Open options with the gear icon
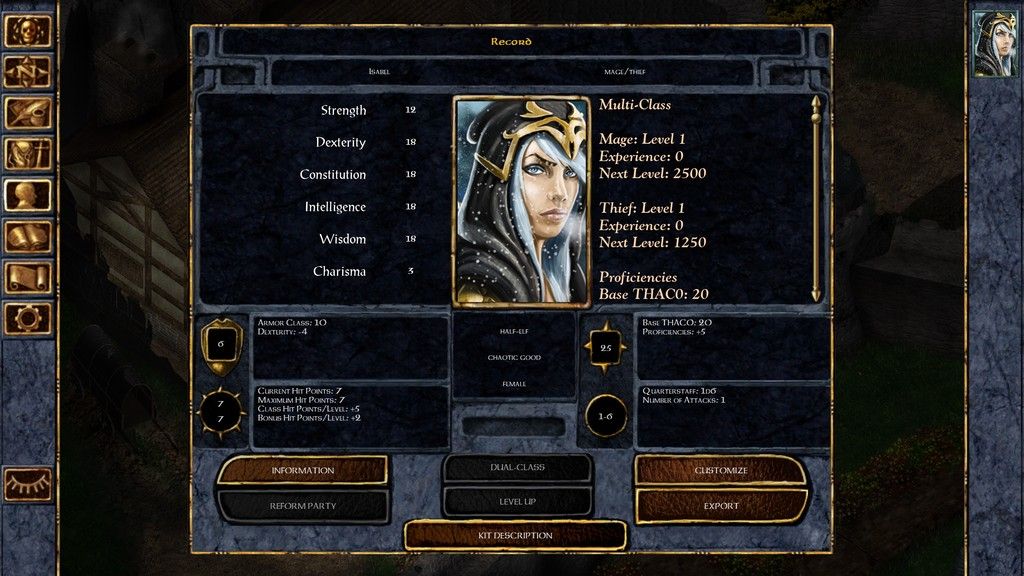Image resolution: width=1024 pixels, height=576 pixels. click(x=27, y=318)
